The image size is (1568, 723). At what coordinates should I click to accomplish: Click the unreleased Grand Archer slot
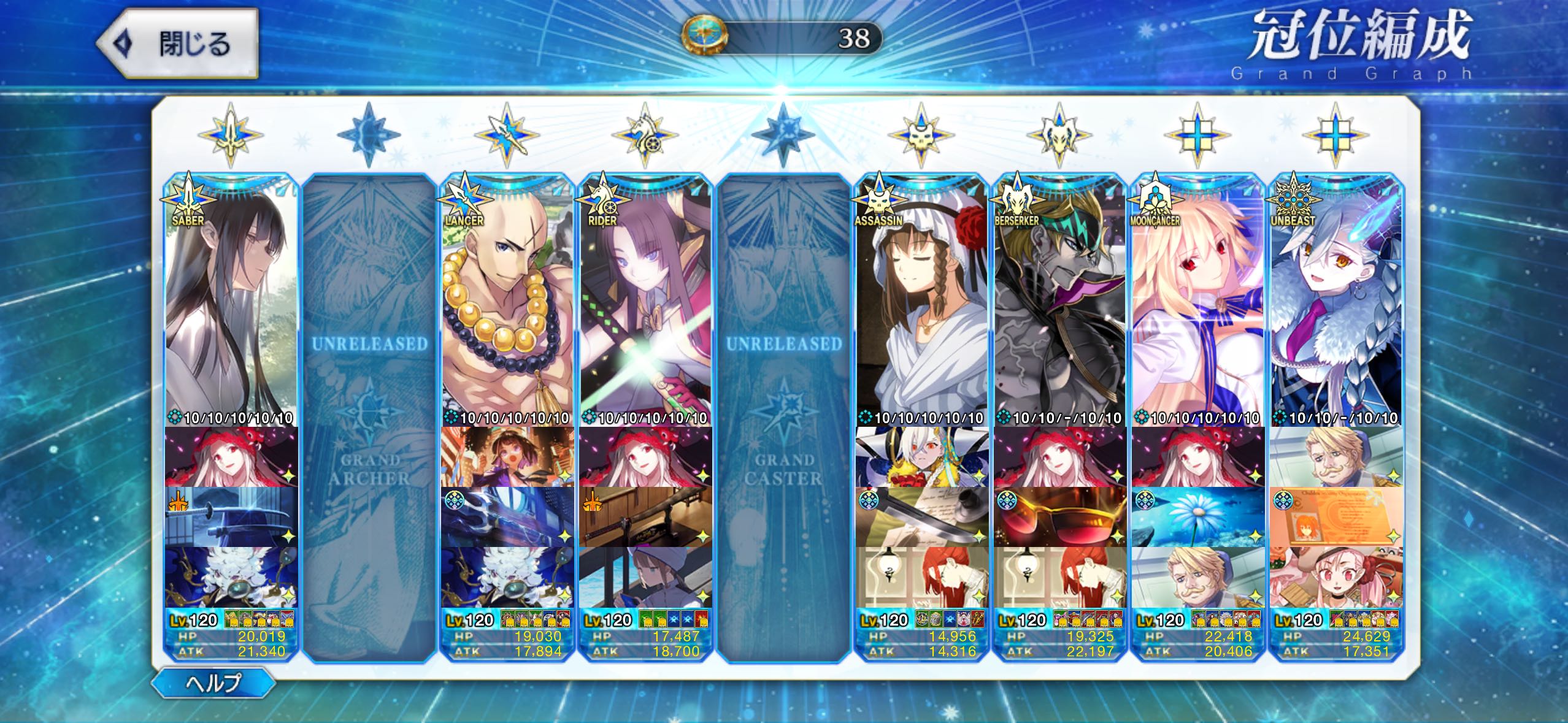click(369, 417)
